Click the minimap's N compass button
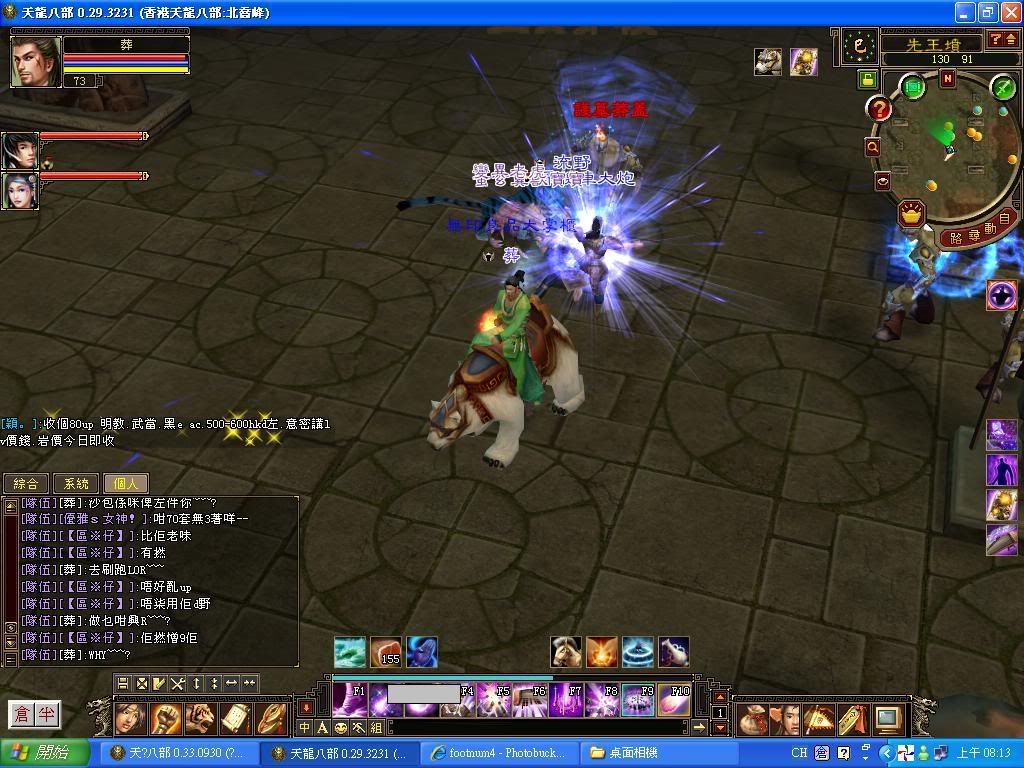The height and width of the screenshot is (768, 1024). pyautogui.click(x=947, y=78)
